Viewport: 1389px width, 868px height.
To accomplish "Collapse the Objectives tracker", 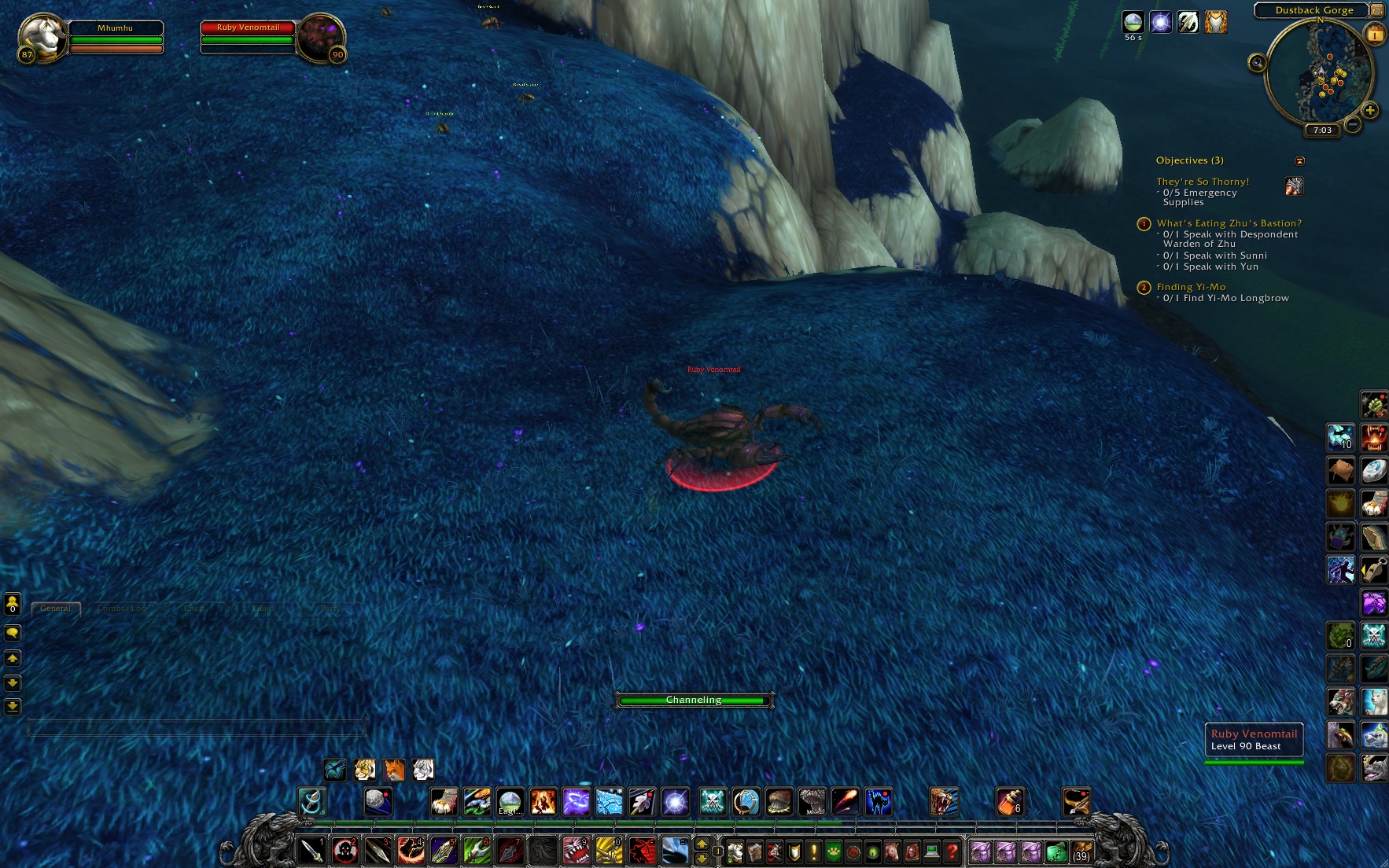I will pyautogui.click(x=1299, y=161).
